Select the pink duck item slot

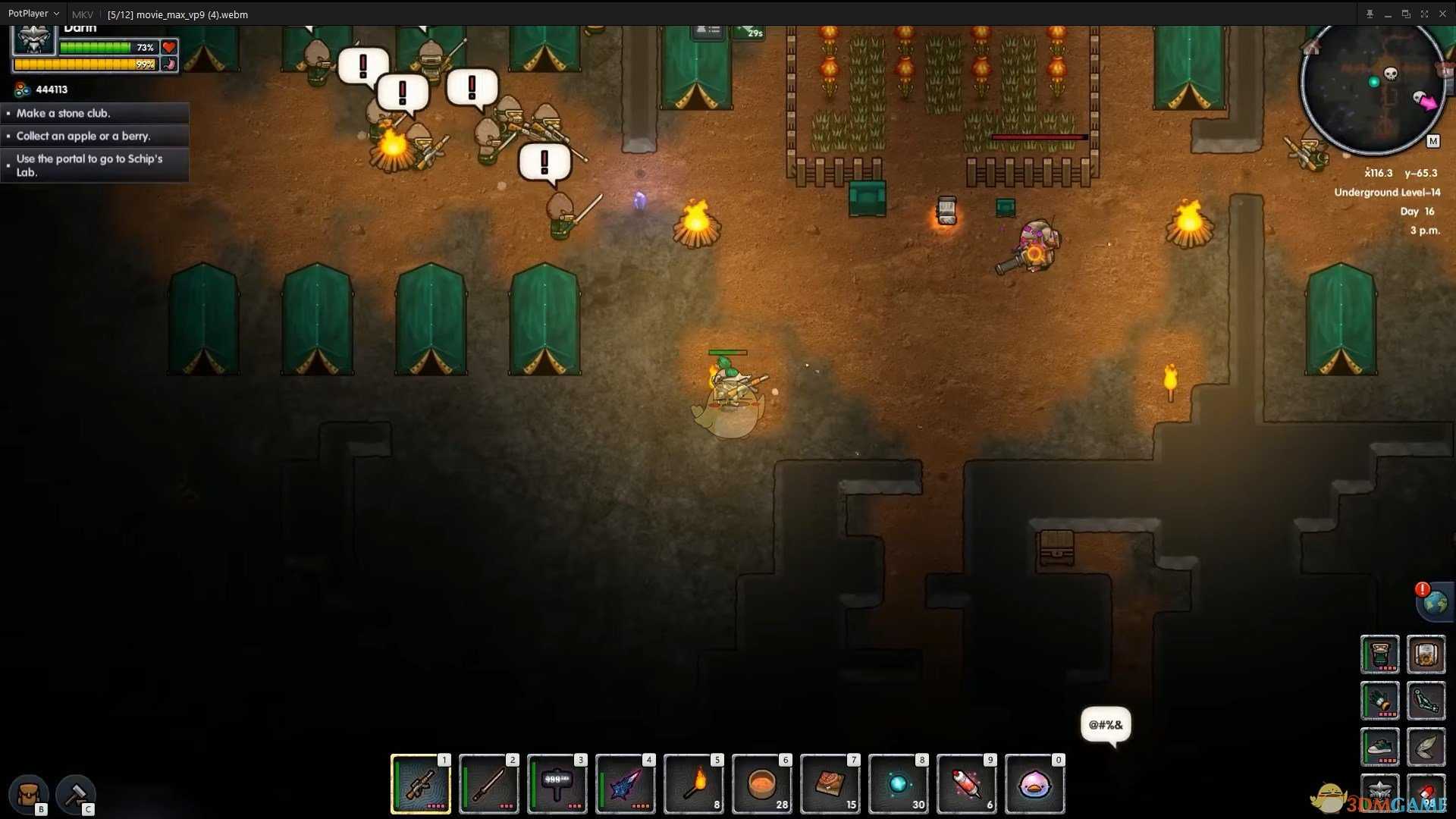click(1035, 784)
